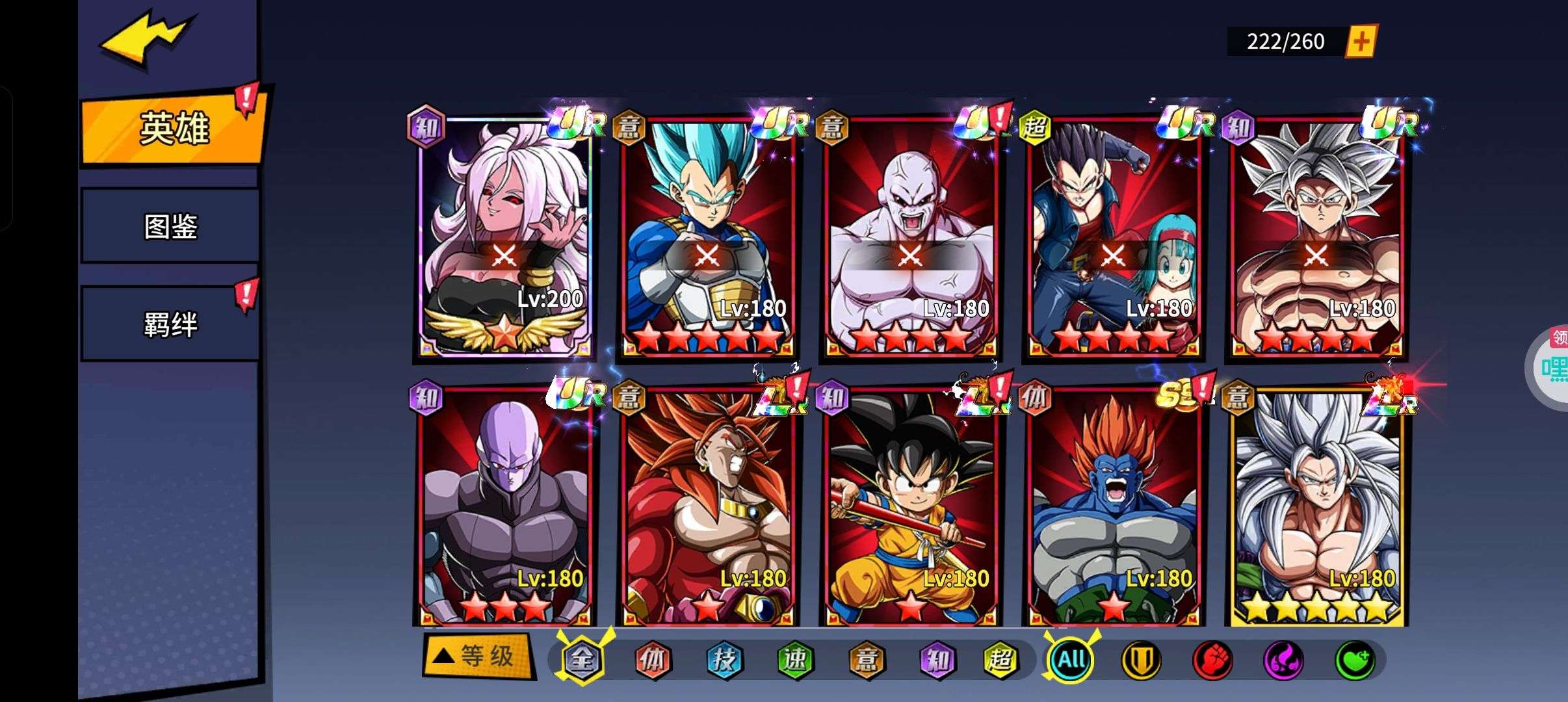
Task: Show only the yellow shield role heroes
Action: tap(1141, 660)
